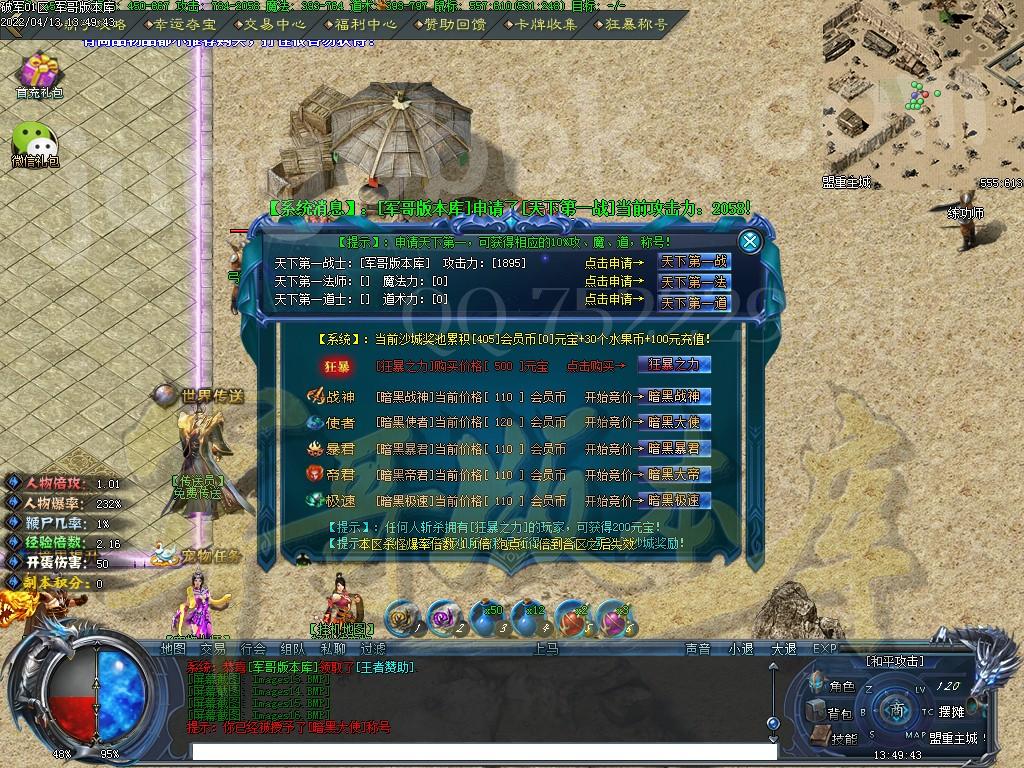
Task: Close the title application dialog
Action: [749, 241]
